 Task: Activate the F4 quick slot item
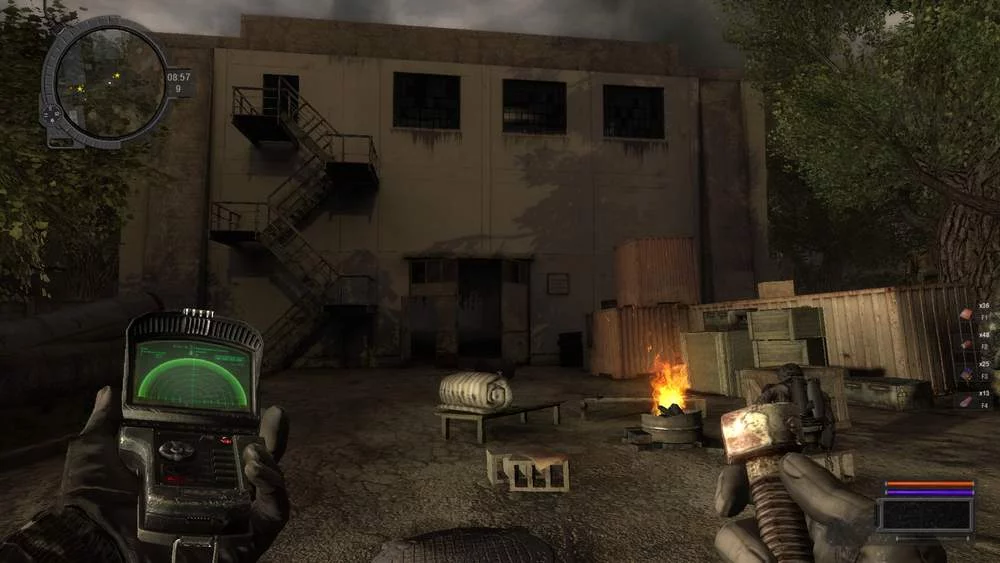pos(966,401)
